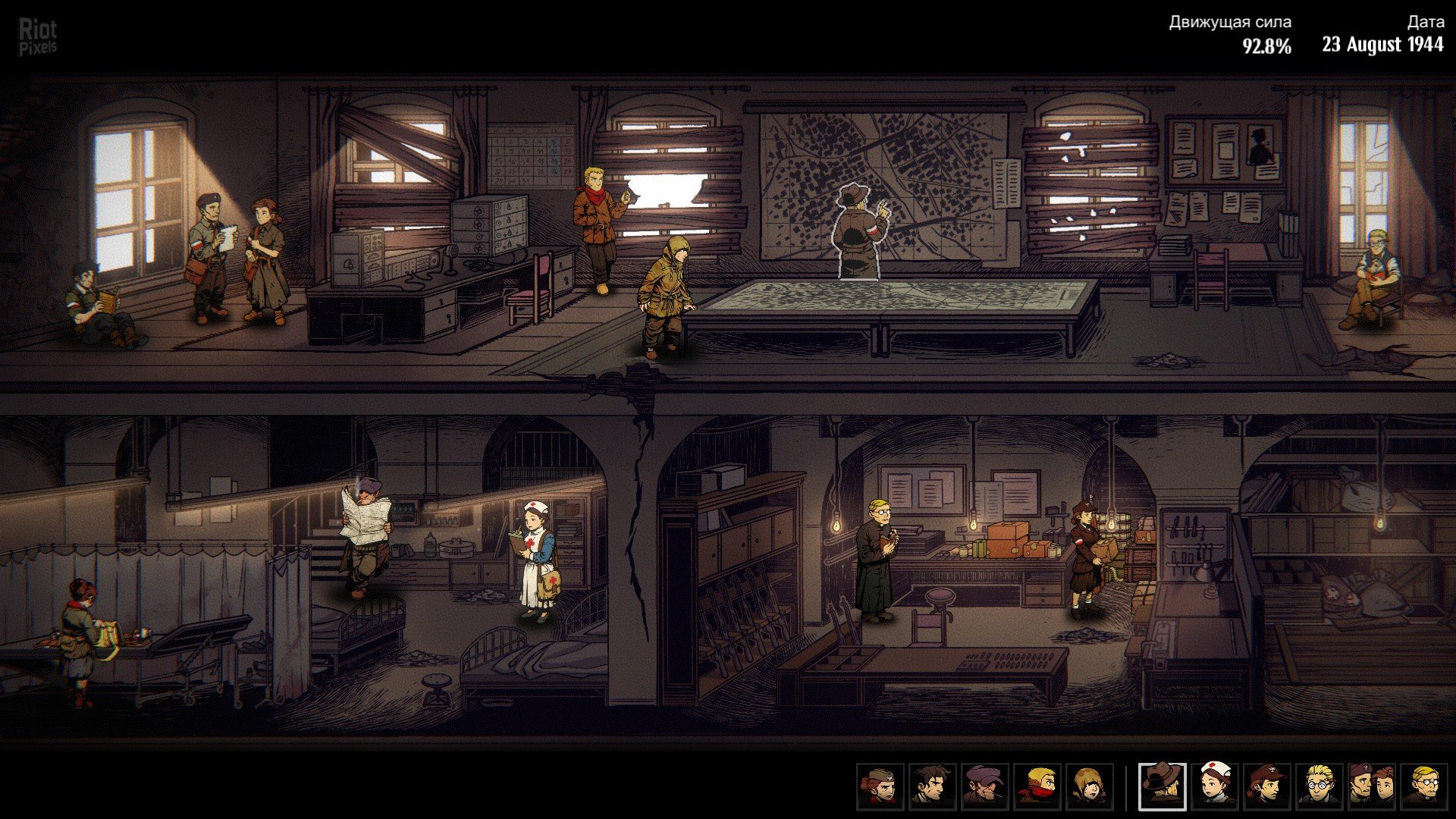This screenshot has width=1456, height=819.
Task: Pick the blond man with red bandana portrait
Action: click(1037, 786)
